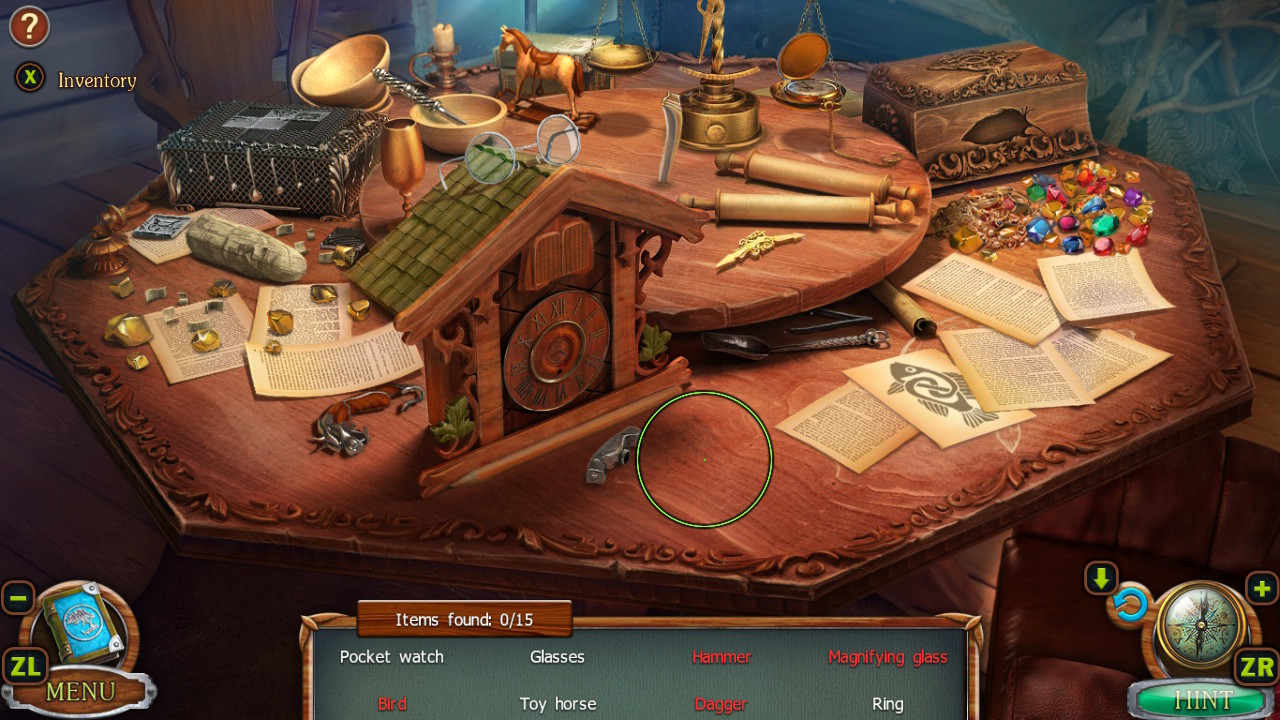Zoom out using the minus icon

pyautogui.click(x=18, y=597)
